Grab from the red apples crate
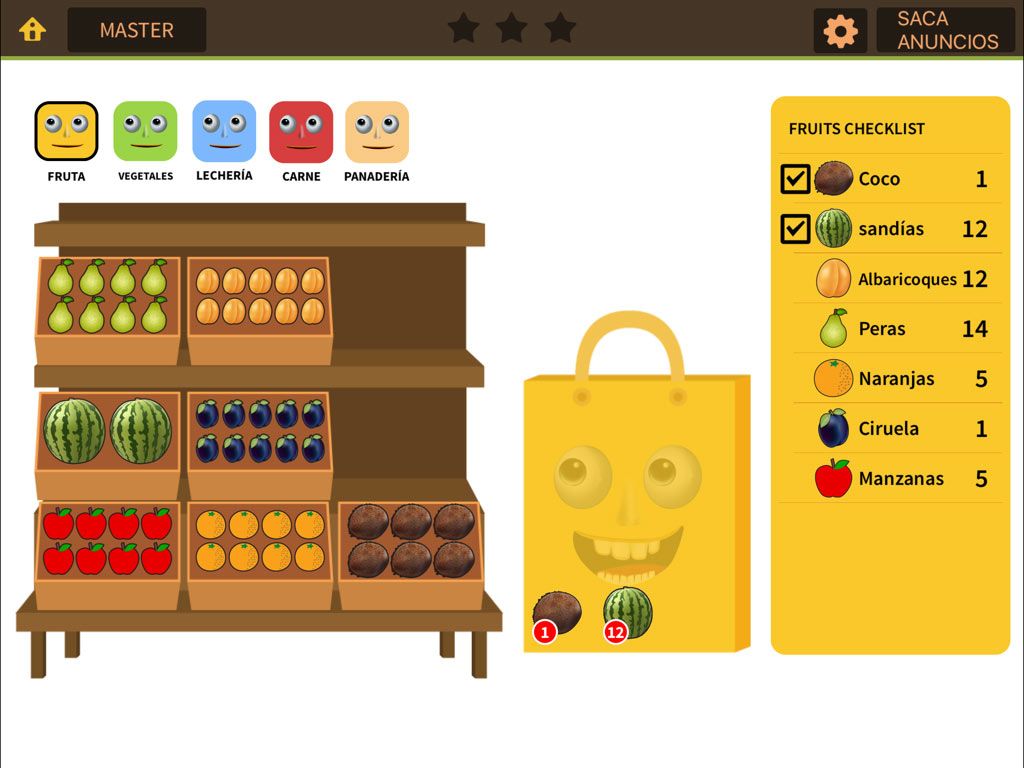1024x768 pixels. 108,541
